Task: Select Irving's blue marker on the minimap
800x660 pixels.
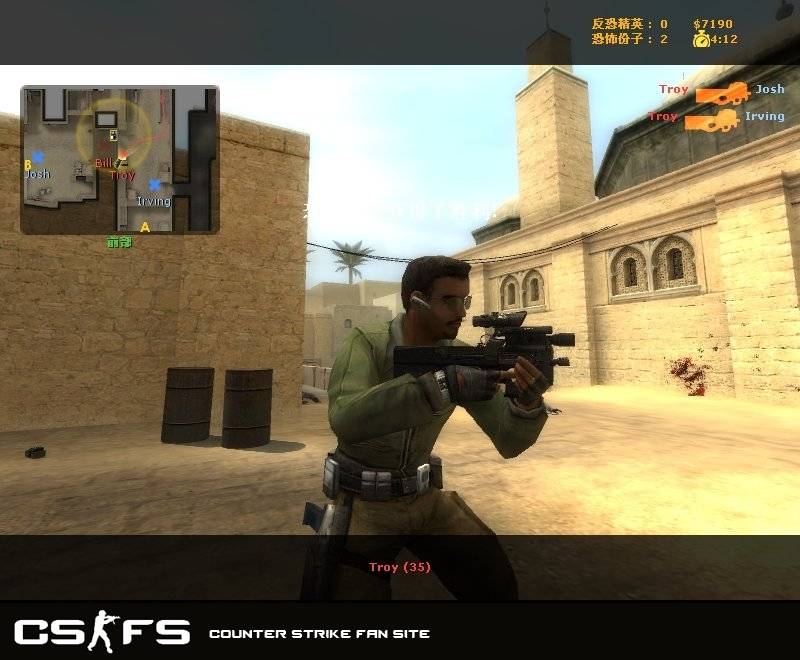Action: [x=154, y=185]
